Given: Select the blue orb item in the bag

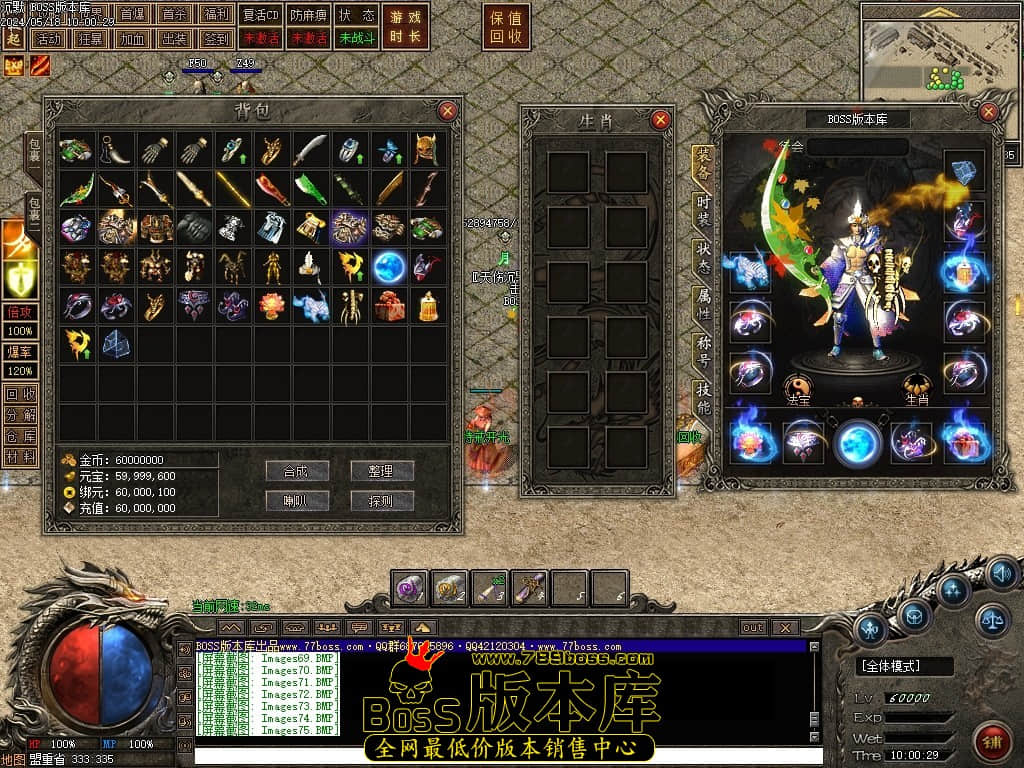Looking at the screenshot, I should [388, 267].
